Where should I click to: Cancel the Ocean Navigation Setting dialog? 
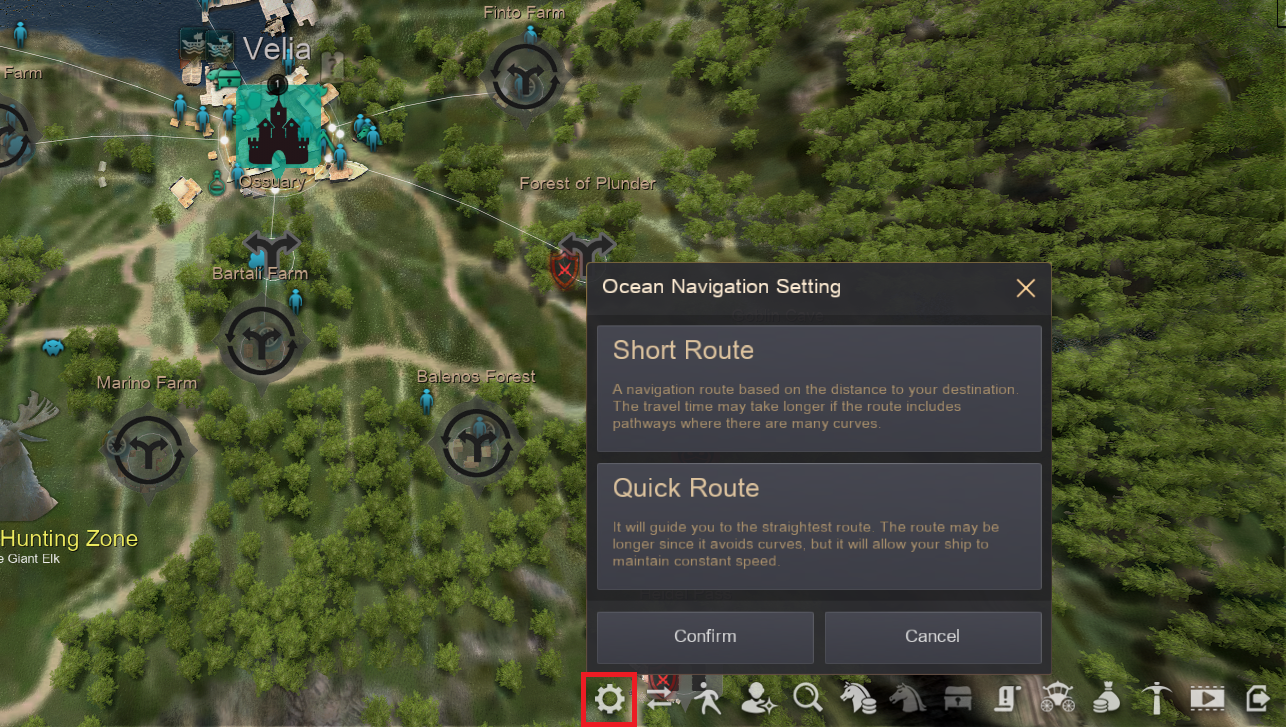click(x=933, y=637)
